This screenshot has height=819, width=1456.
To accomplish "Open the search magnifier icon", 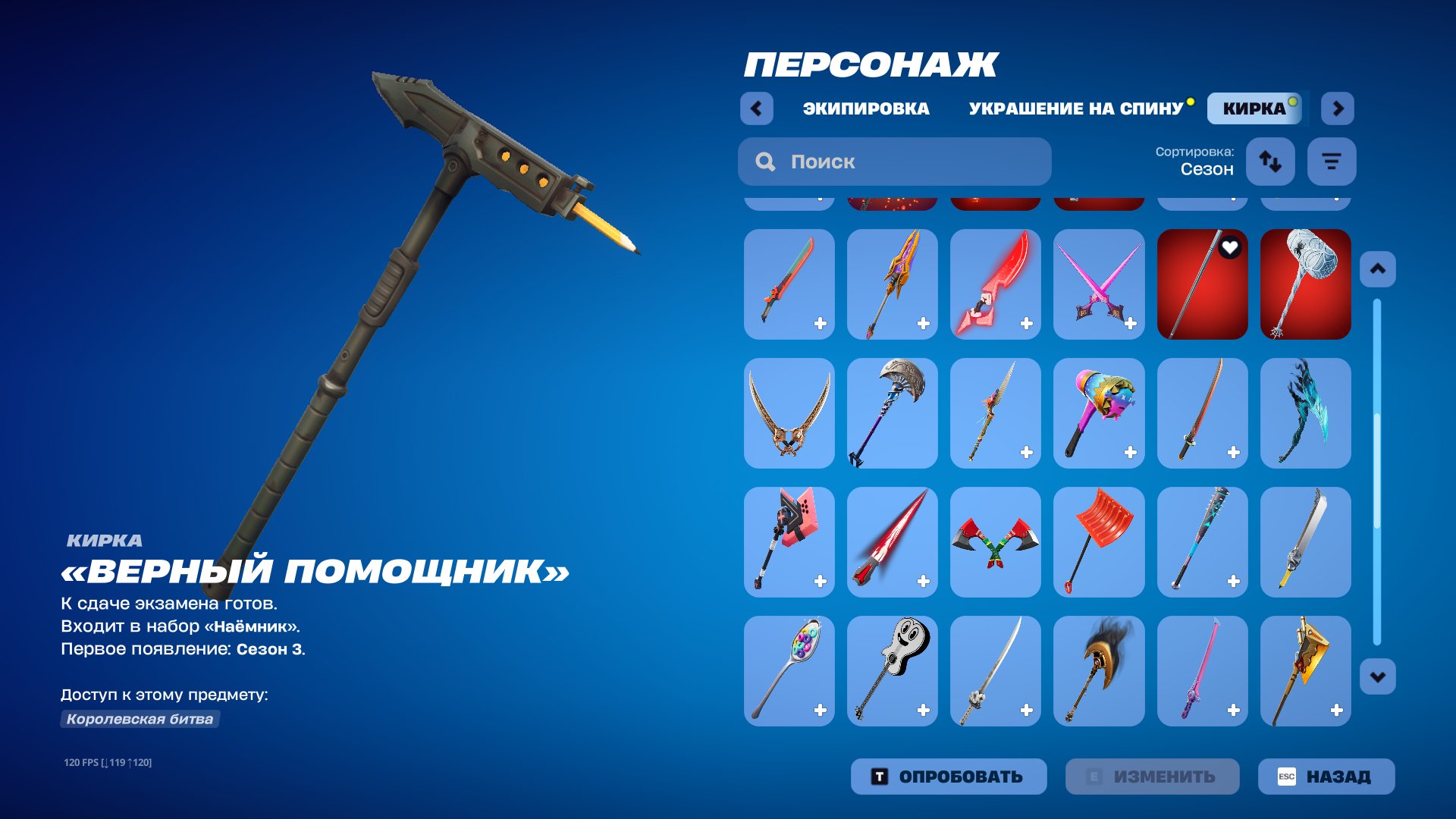I will tap(765, 162).
